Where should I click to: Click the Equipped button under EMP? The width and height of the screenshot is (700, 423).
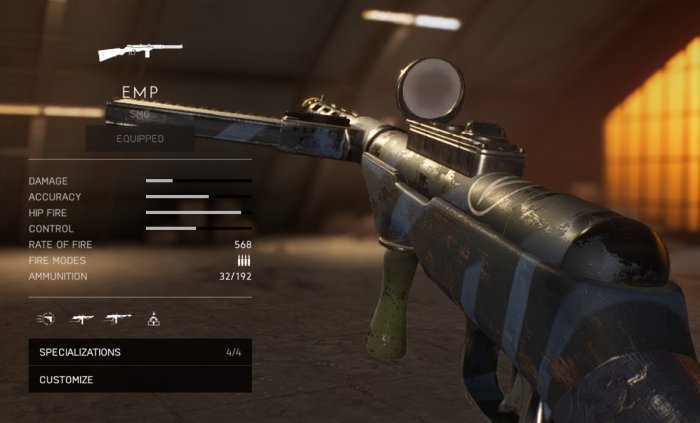coord(140,139)
